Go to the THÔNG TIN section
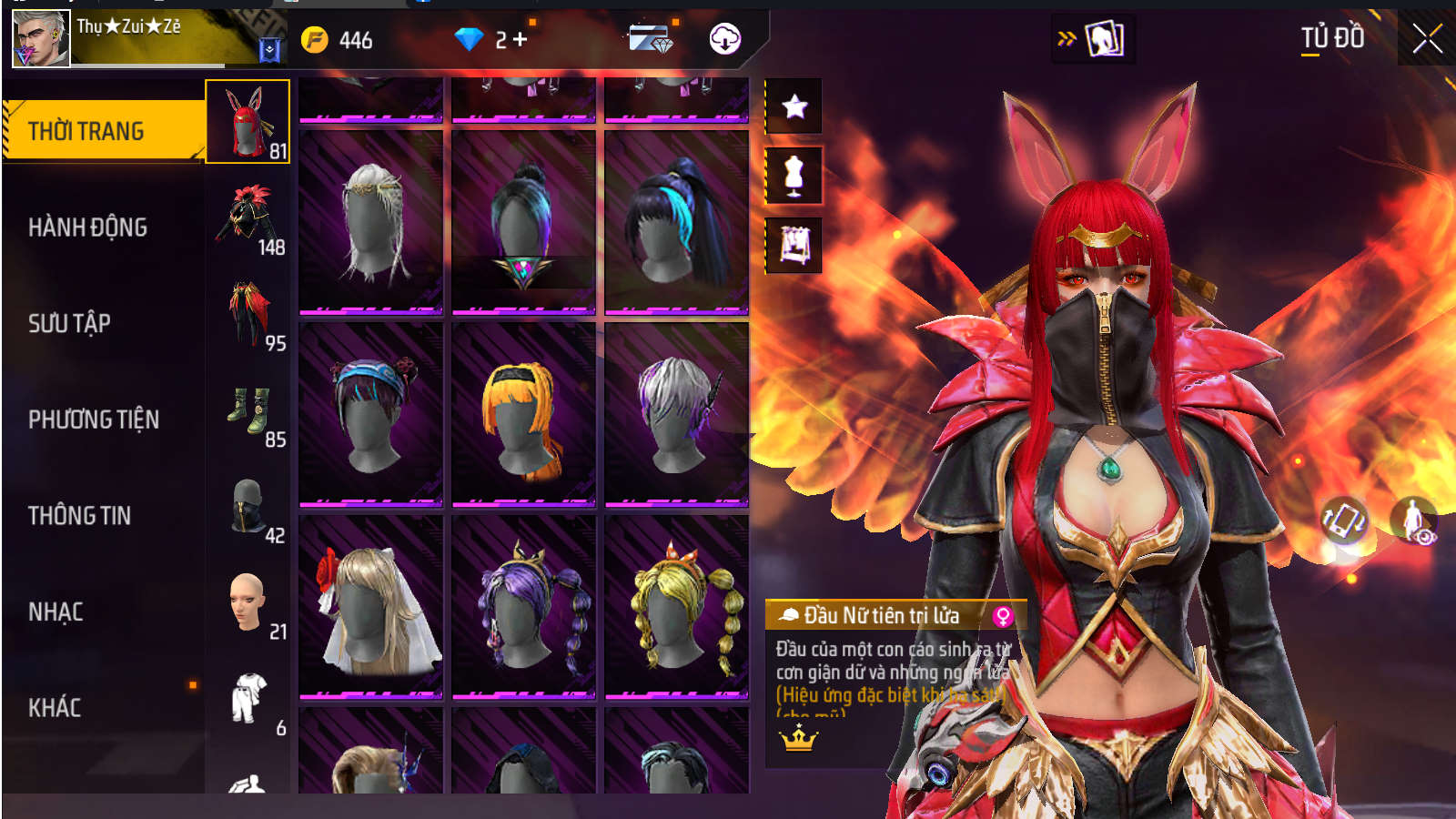Screen dimensions: 1456x819 (x=79, y=516)
